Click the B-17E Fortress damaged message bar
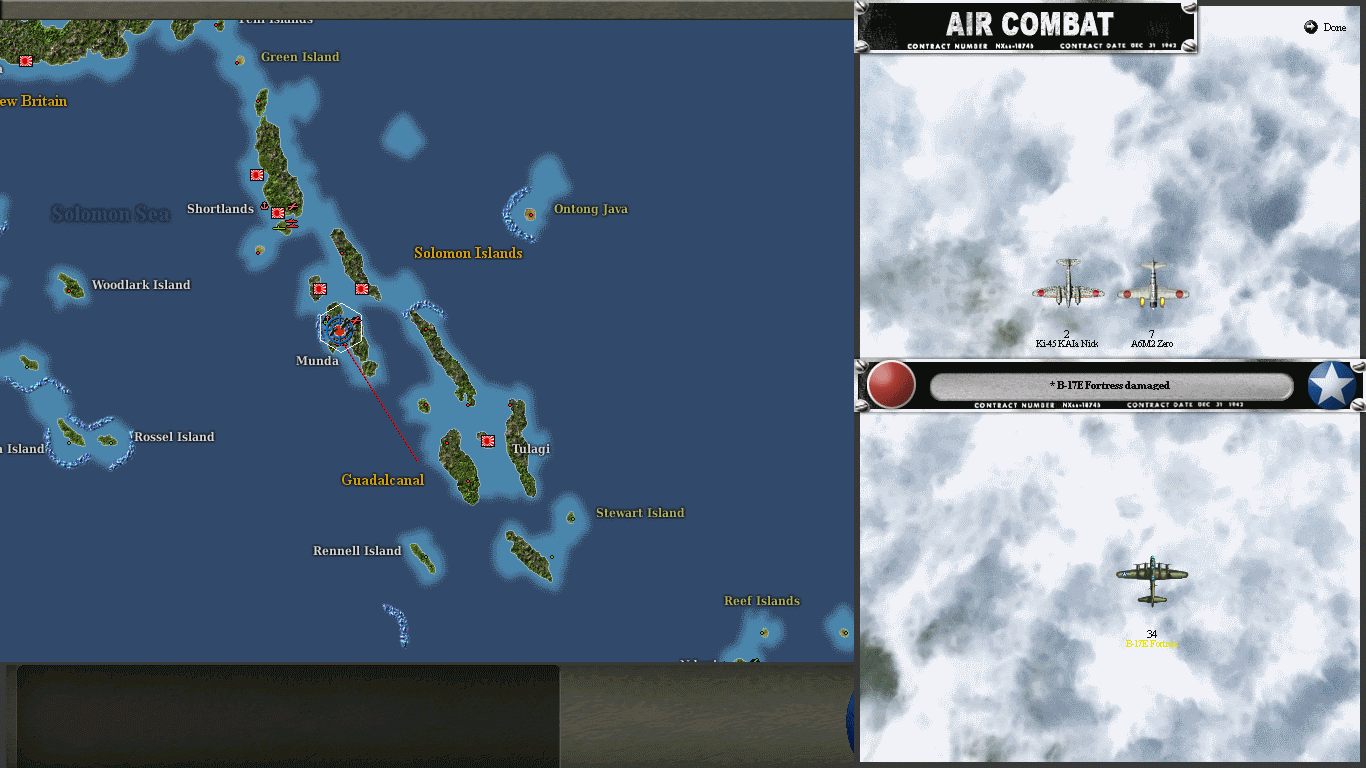 coord(1112,385)
